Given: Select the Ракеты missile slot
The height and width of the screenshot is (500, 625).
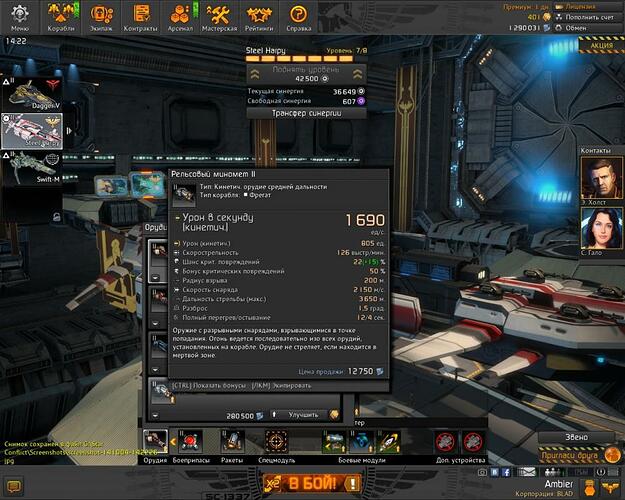Looking at the screenshot, I should pos(232,440).
